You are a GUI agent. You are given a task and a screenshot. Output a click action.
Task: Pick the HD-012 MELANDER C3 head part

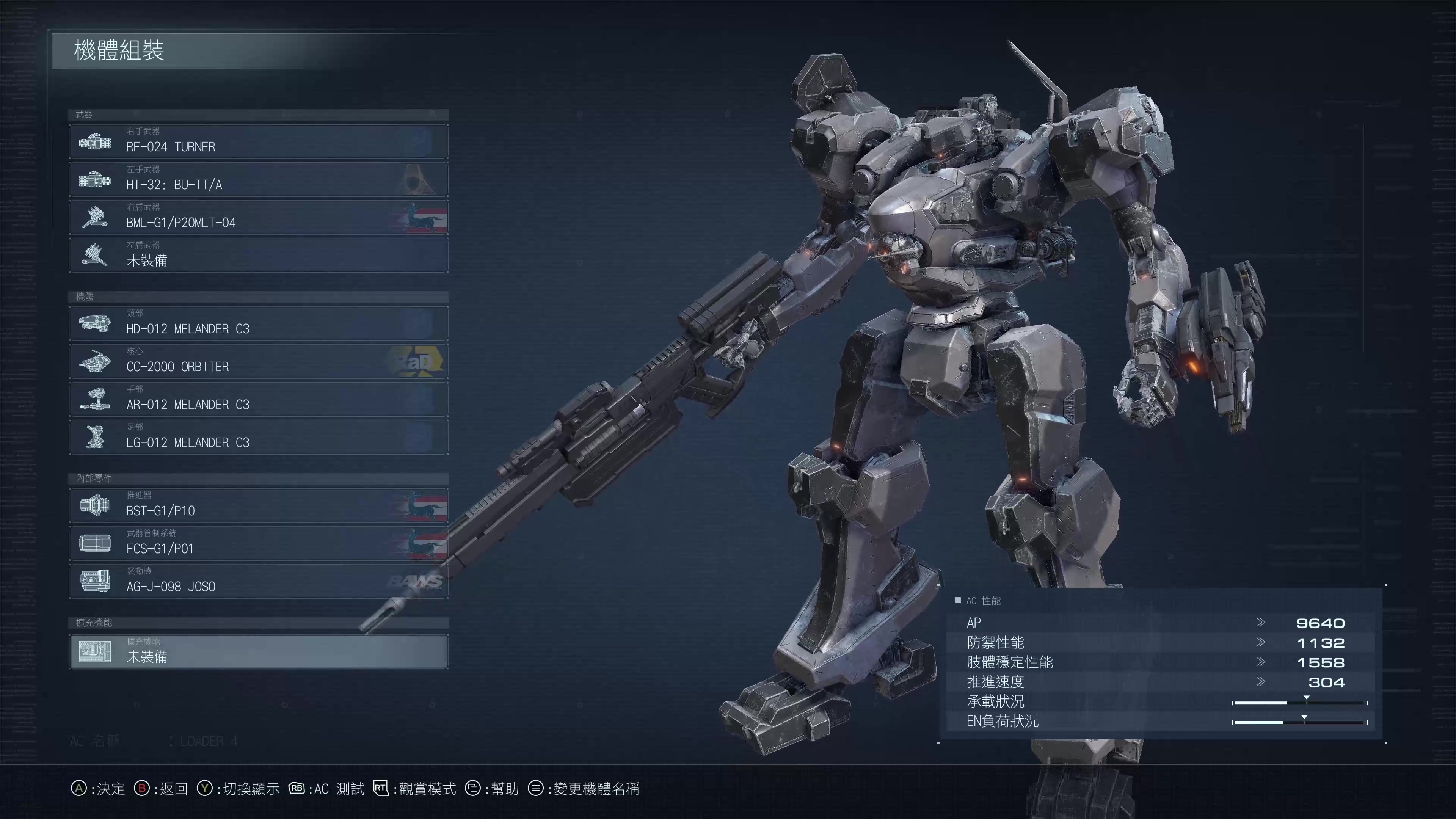[x=258, y=323]
